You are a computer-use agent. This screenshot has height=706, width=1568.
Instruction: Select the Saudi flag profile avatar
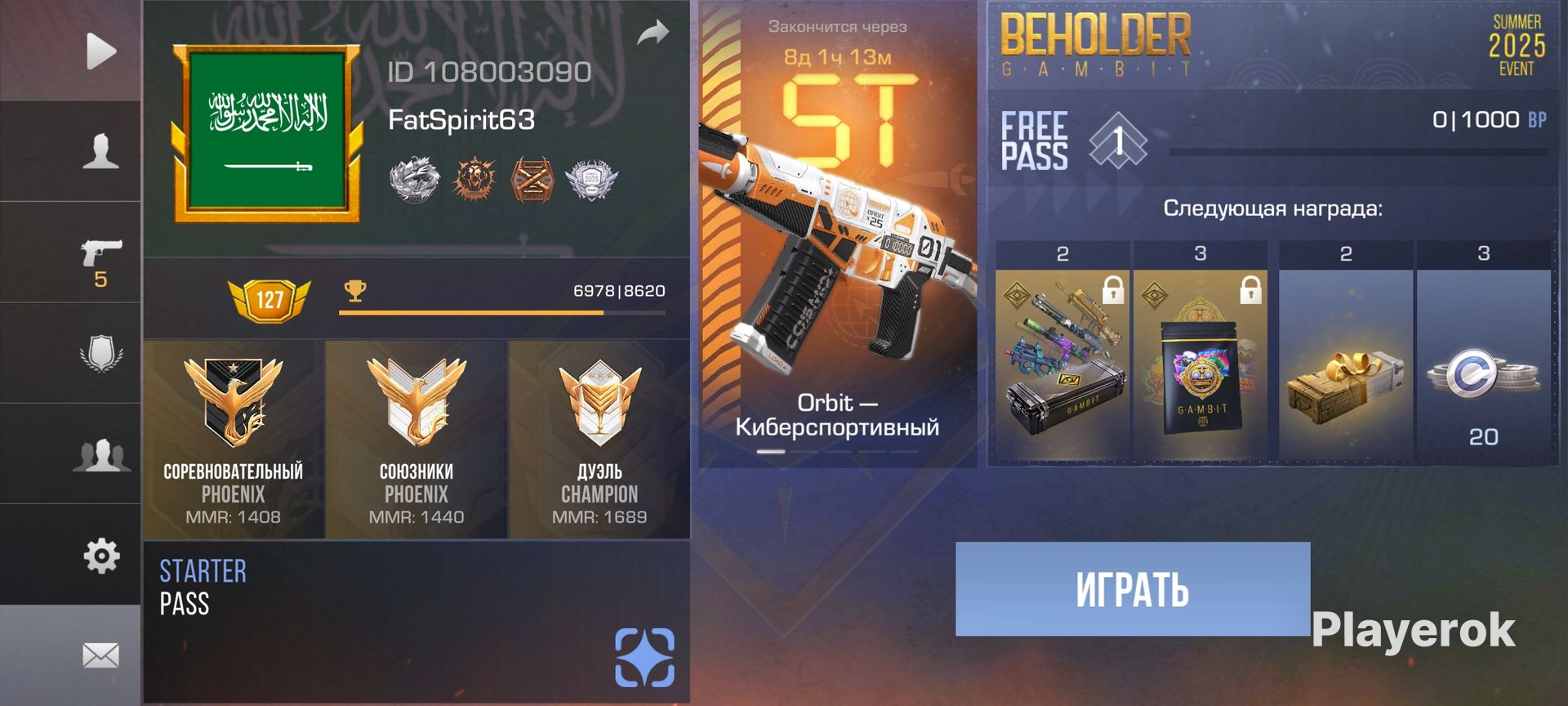[x=267, y=134]
